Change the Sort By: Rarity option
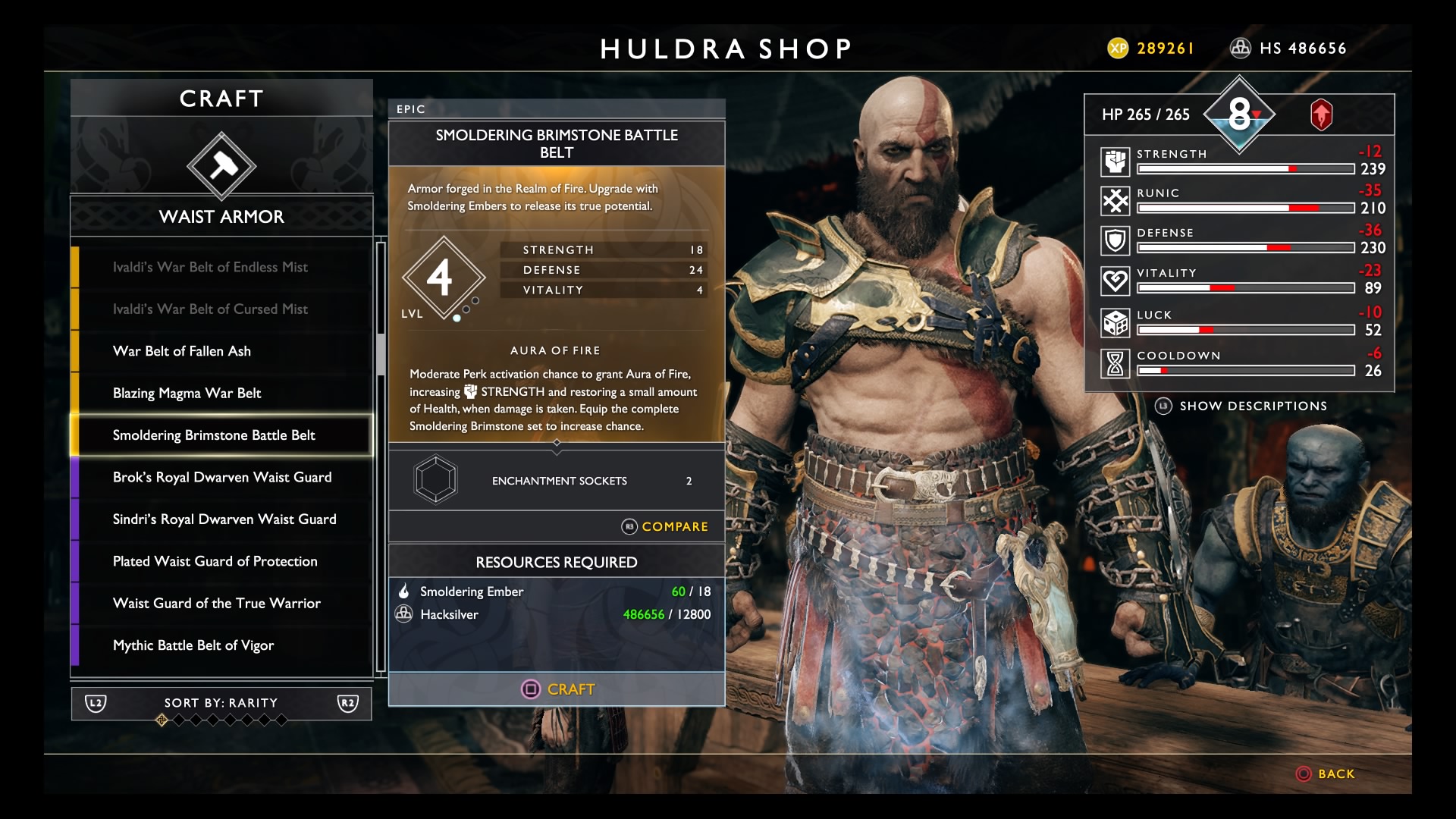Screen dimensions: 1456x819 [x=221, y=703]
